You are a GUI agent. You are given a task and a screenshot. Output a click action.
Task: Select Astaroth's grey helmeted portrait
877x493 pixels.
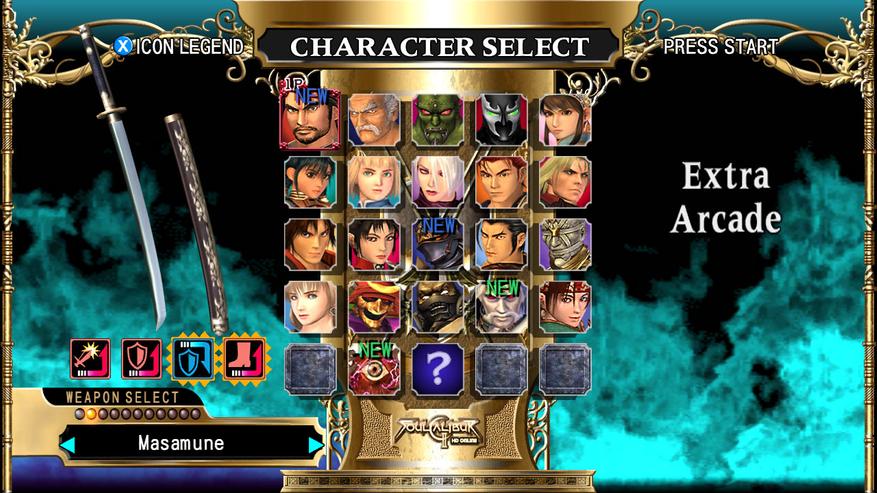tap(565, 244)
